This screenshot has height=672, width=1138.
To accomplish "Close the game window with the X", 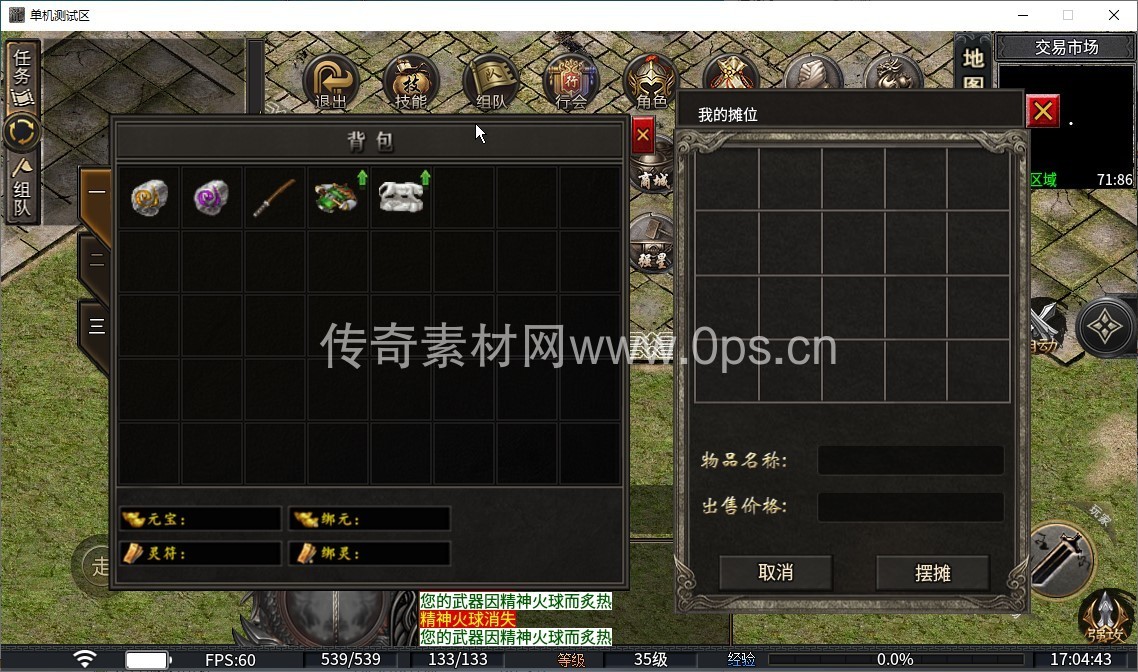I will point(1114,15).
